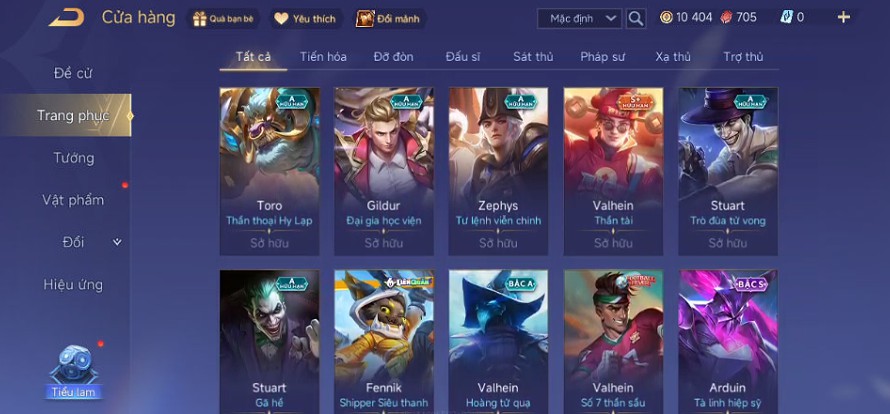Open the Đổi mảnh exchange button
This screenshot has width=890, height=414.
[388, 18]
